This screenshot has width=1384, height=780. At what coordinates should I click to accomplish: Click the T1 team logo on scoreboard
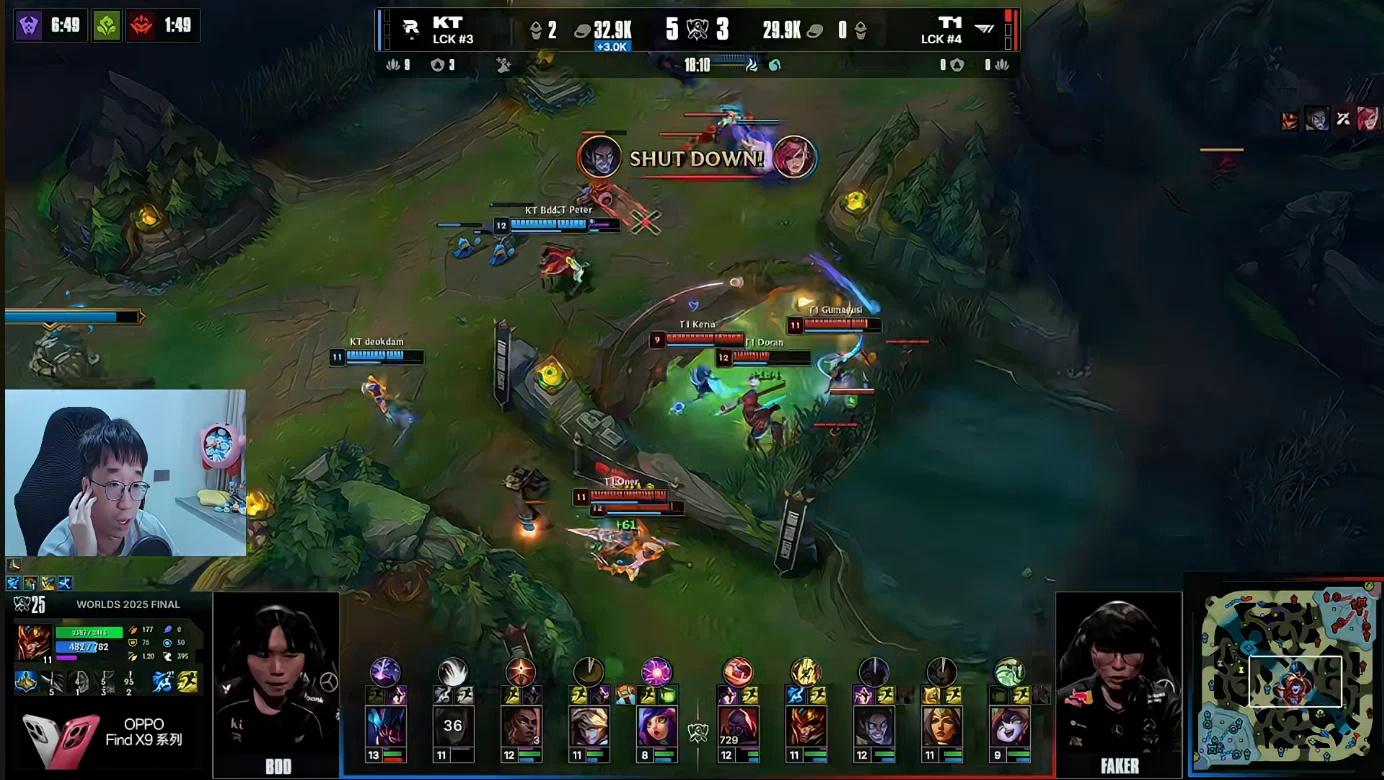pos(985,29)
